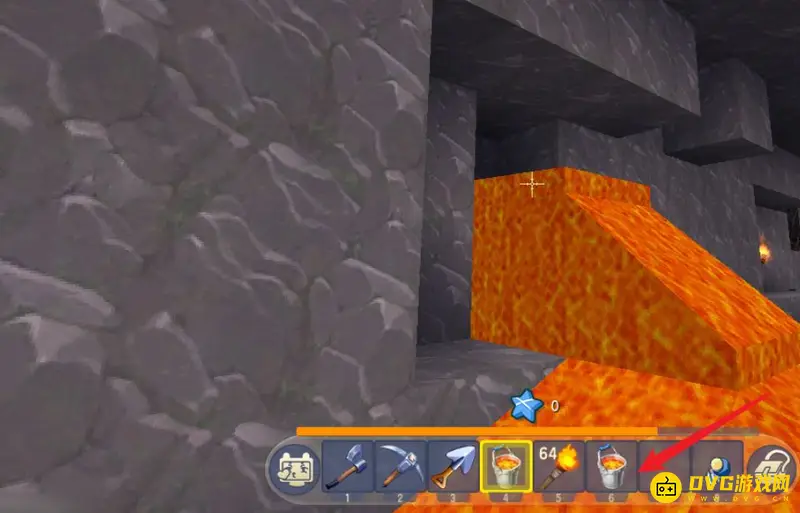
Task: Select the torch stack of 64
Action: click(x=558, y=465)
